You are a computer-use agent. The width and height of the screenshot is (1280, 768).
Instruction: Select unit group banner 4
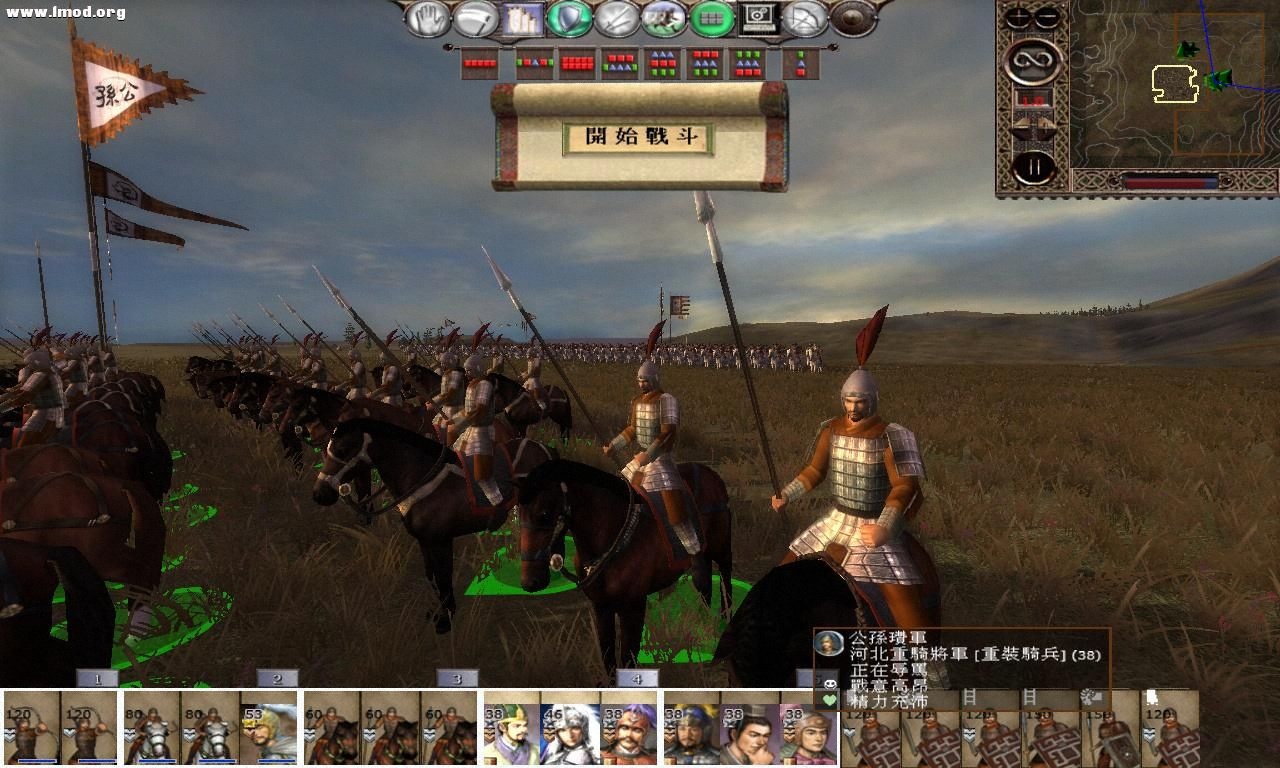[x=636, y=678]
